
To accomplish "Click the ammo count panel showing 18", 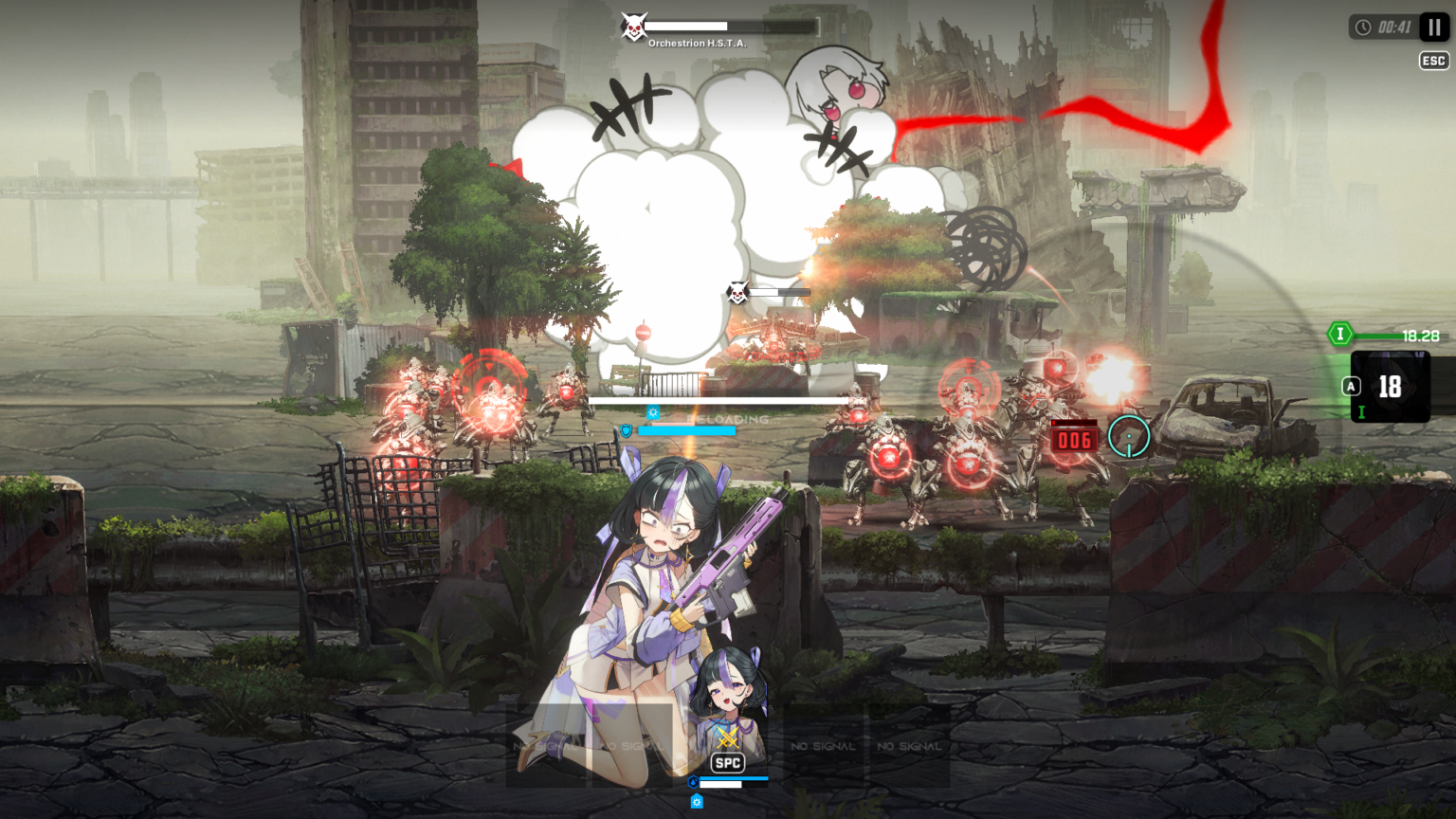I will coord(1392,386).
